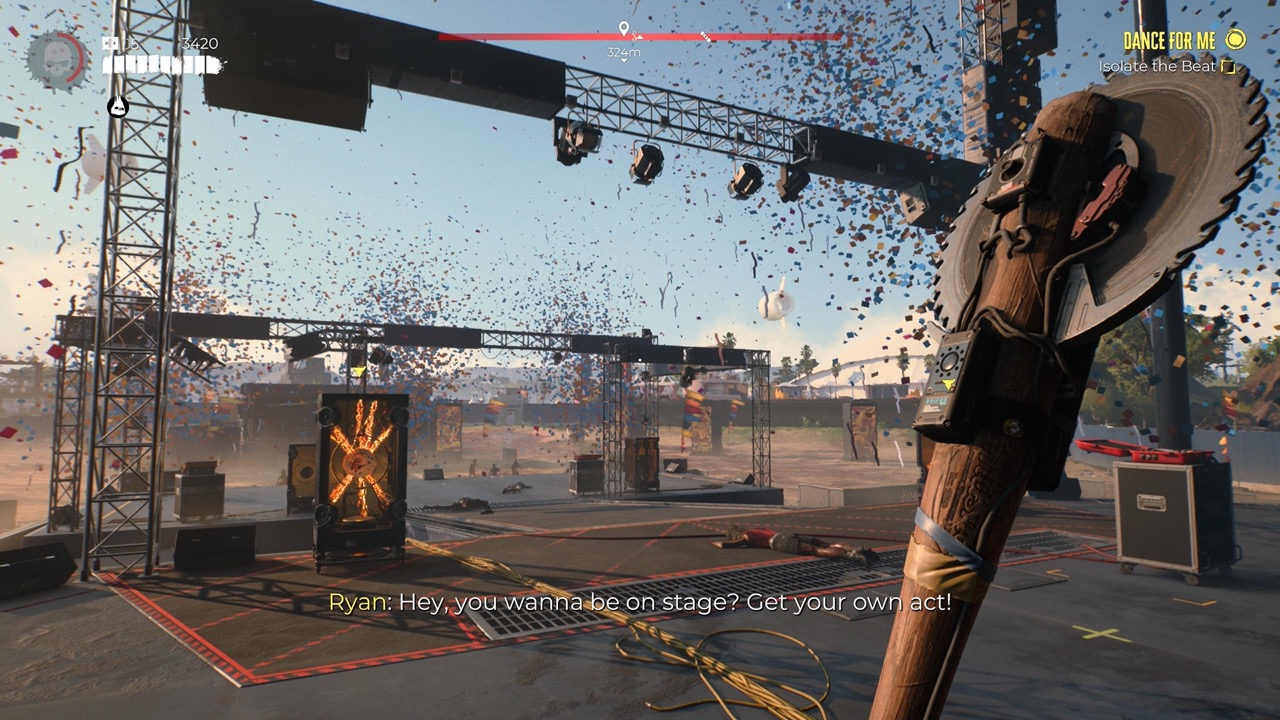Screen dimensions: 1280x720
Task: Click the med-kit supply icon
Action: point(108,42)
